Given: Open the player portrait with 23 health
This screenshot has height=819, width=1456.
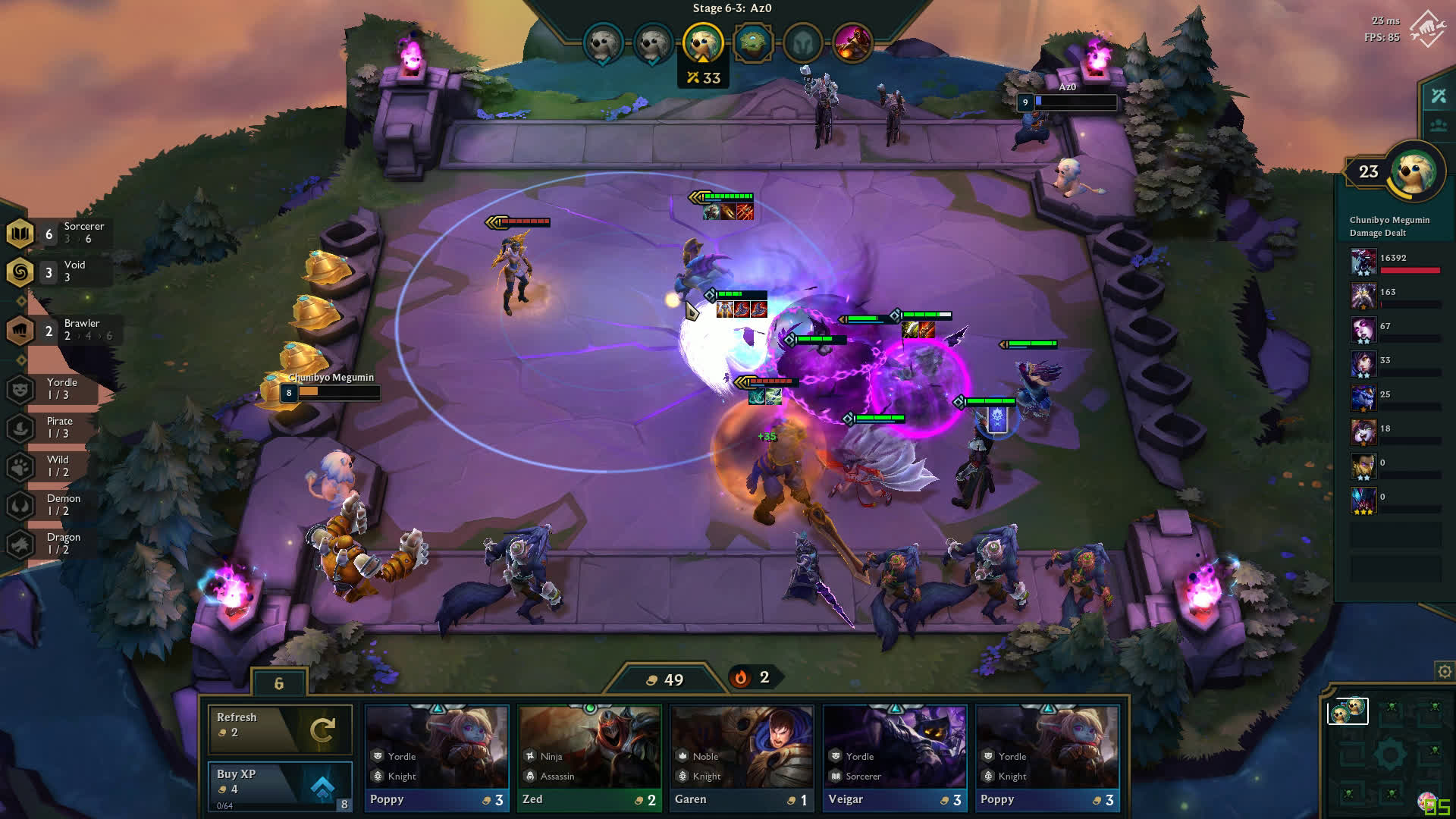Looking at the screenshot, I should pos(1414,171).
